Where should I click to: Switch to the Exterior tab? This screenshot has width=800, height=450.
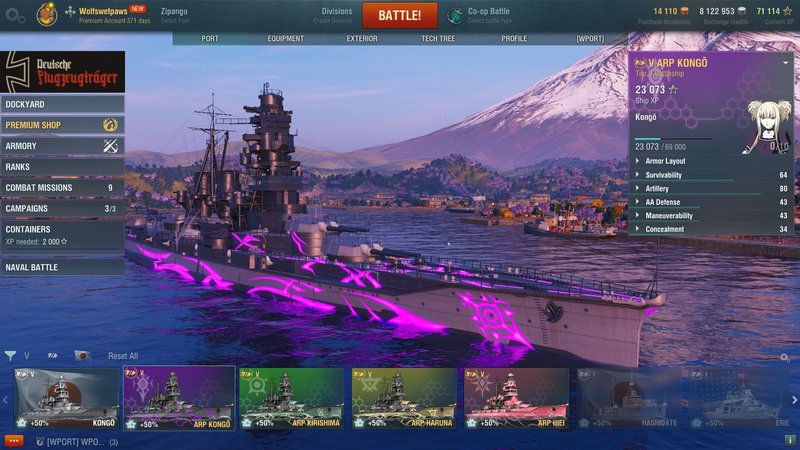pos(362,39)
